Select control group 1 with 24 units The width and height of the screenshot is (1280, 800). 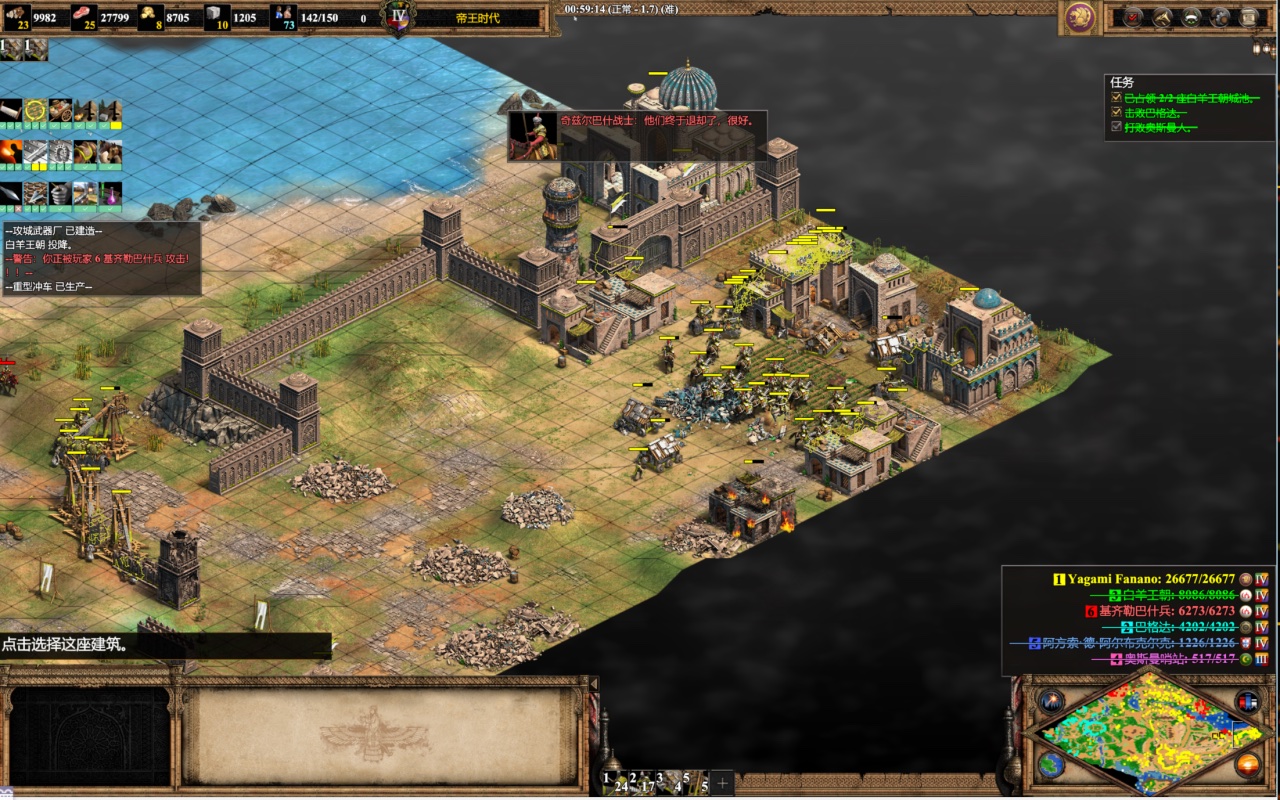tap(612, 781)
